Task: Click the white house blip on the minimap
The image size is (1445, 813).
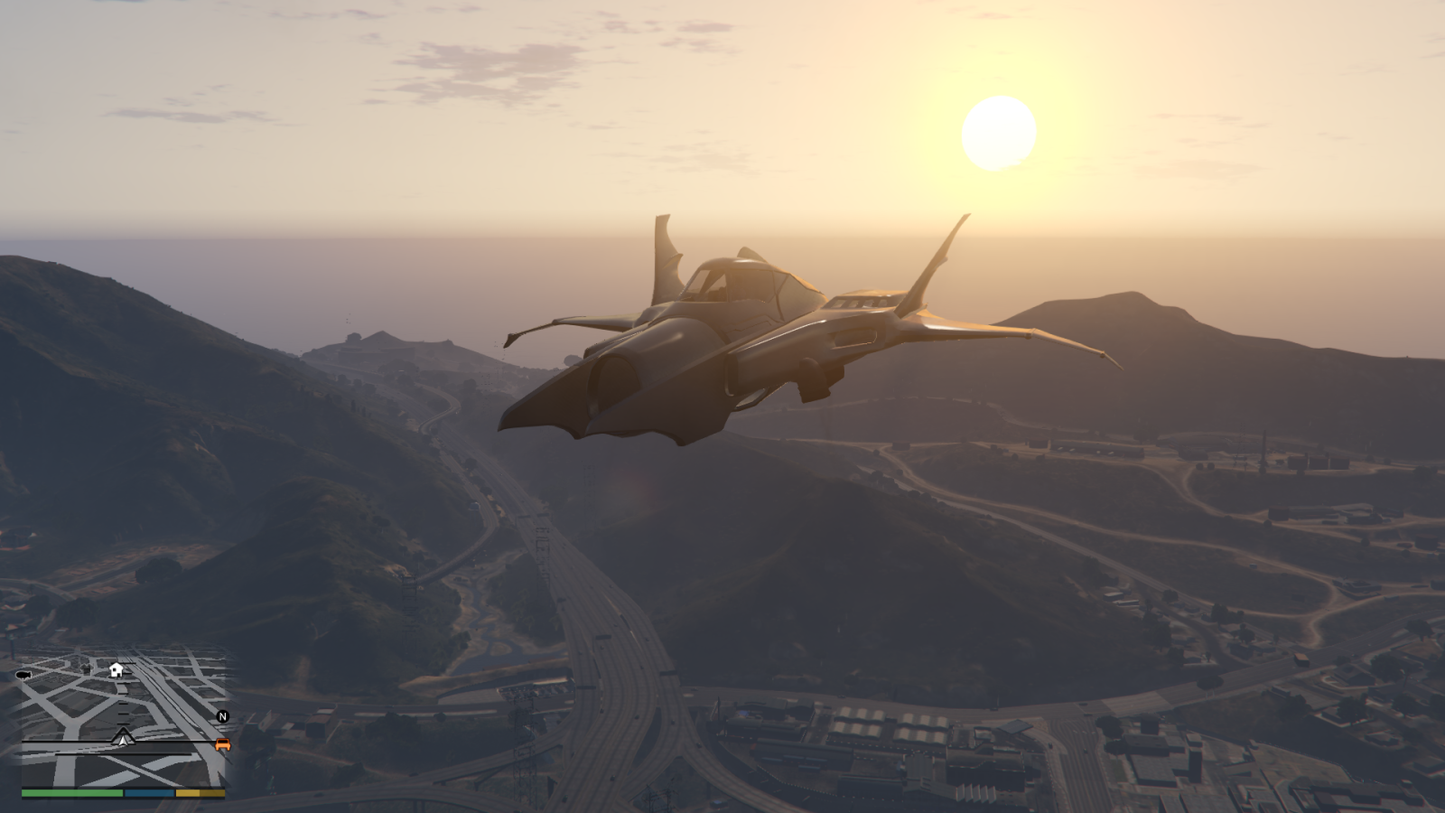Action: point(116,670)
